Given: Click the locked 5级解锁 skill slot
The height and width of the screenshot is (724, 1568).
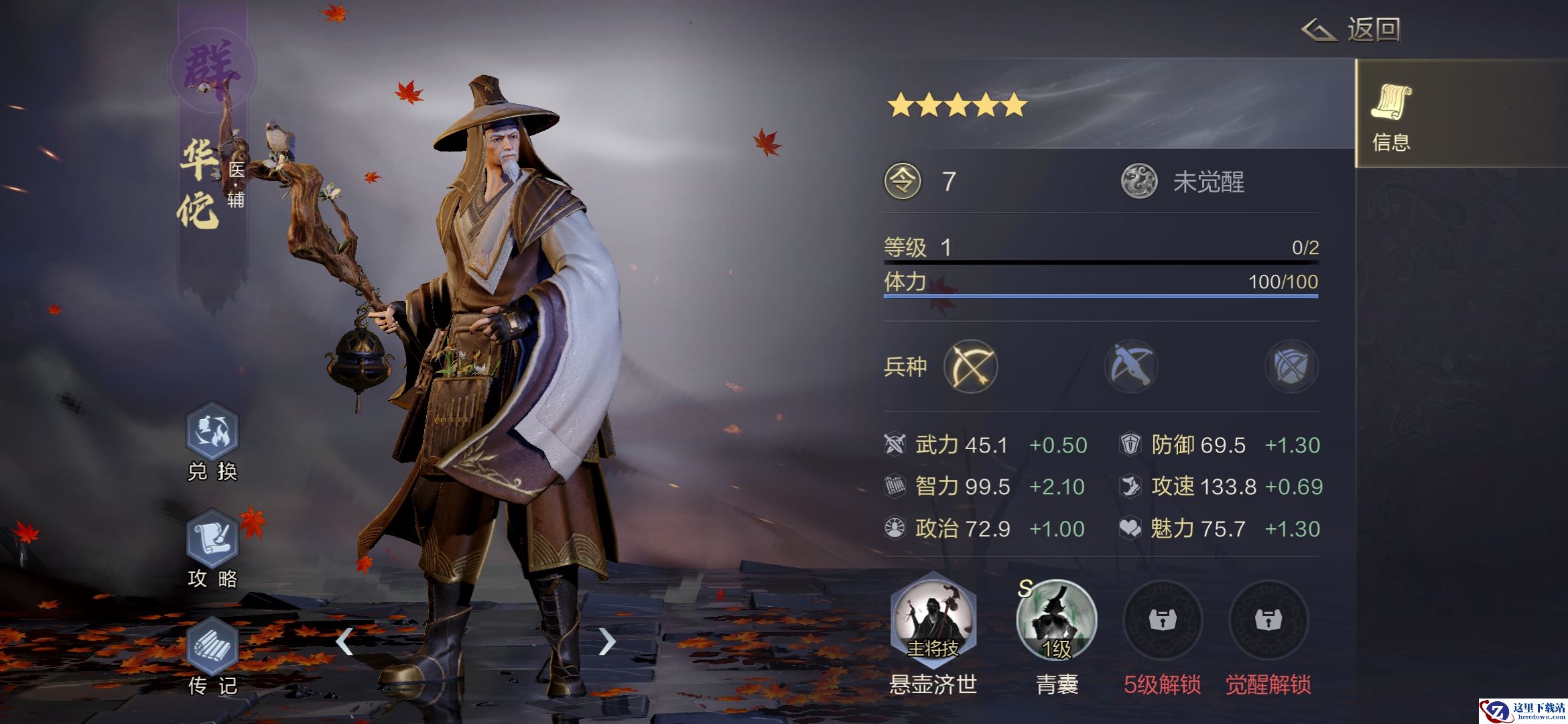Looking at the screenshot, I should [1162, 620].
